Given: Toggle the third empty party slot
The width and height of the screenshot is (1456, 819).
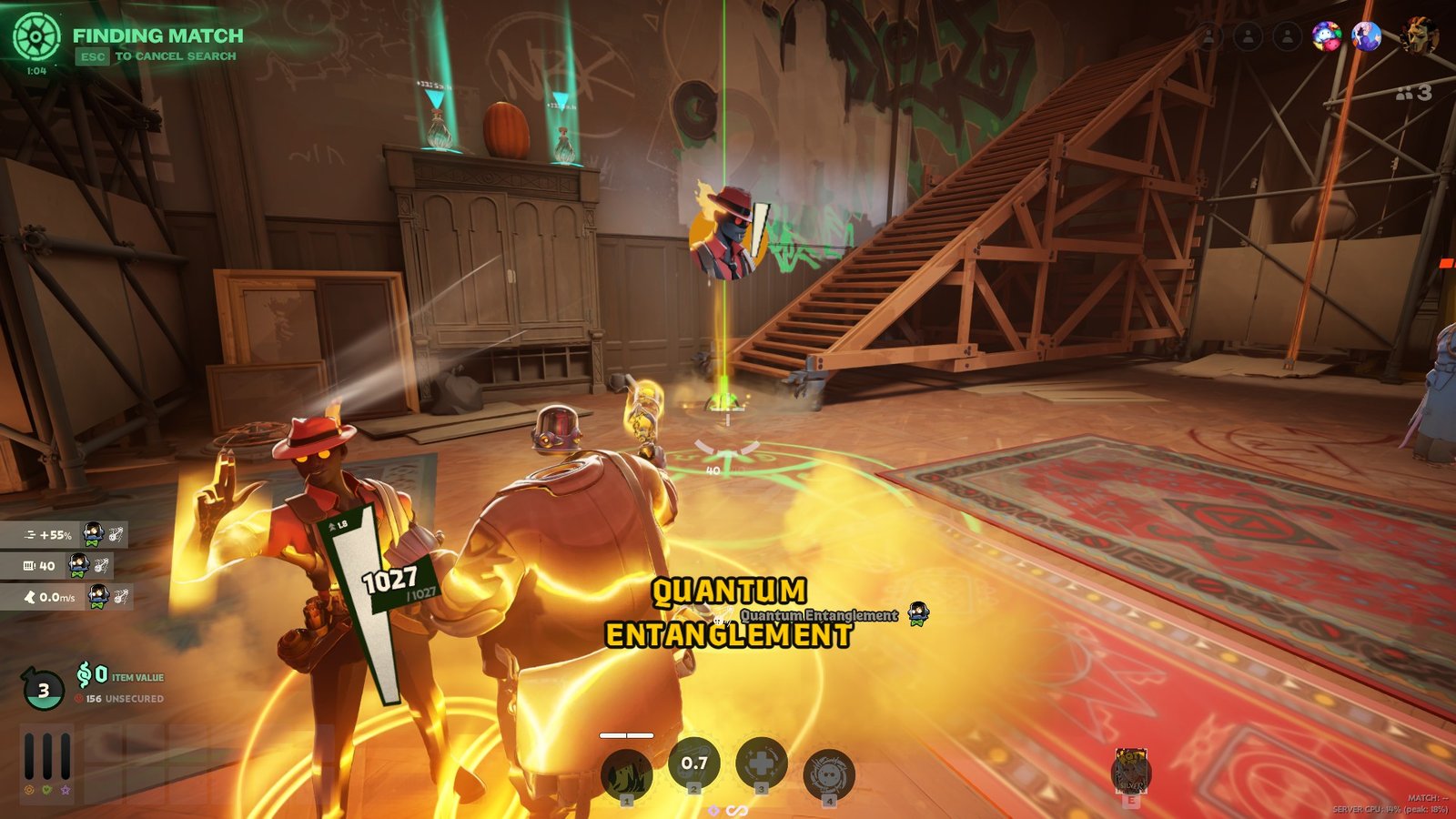Looking at the screenshot, I should pyautogui.click(x=1288, y=36).
